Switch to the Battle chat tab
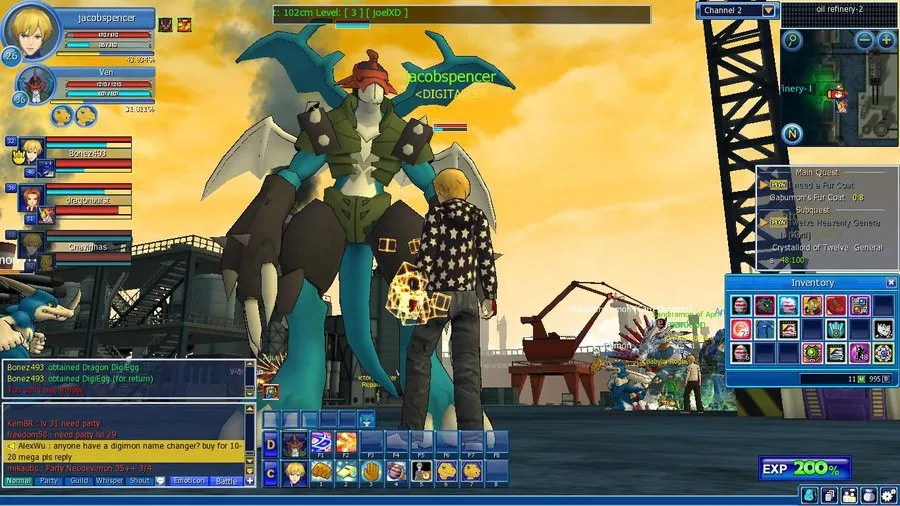The width and height of the screenshot is (900, 506). tap(227, 481)
